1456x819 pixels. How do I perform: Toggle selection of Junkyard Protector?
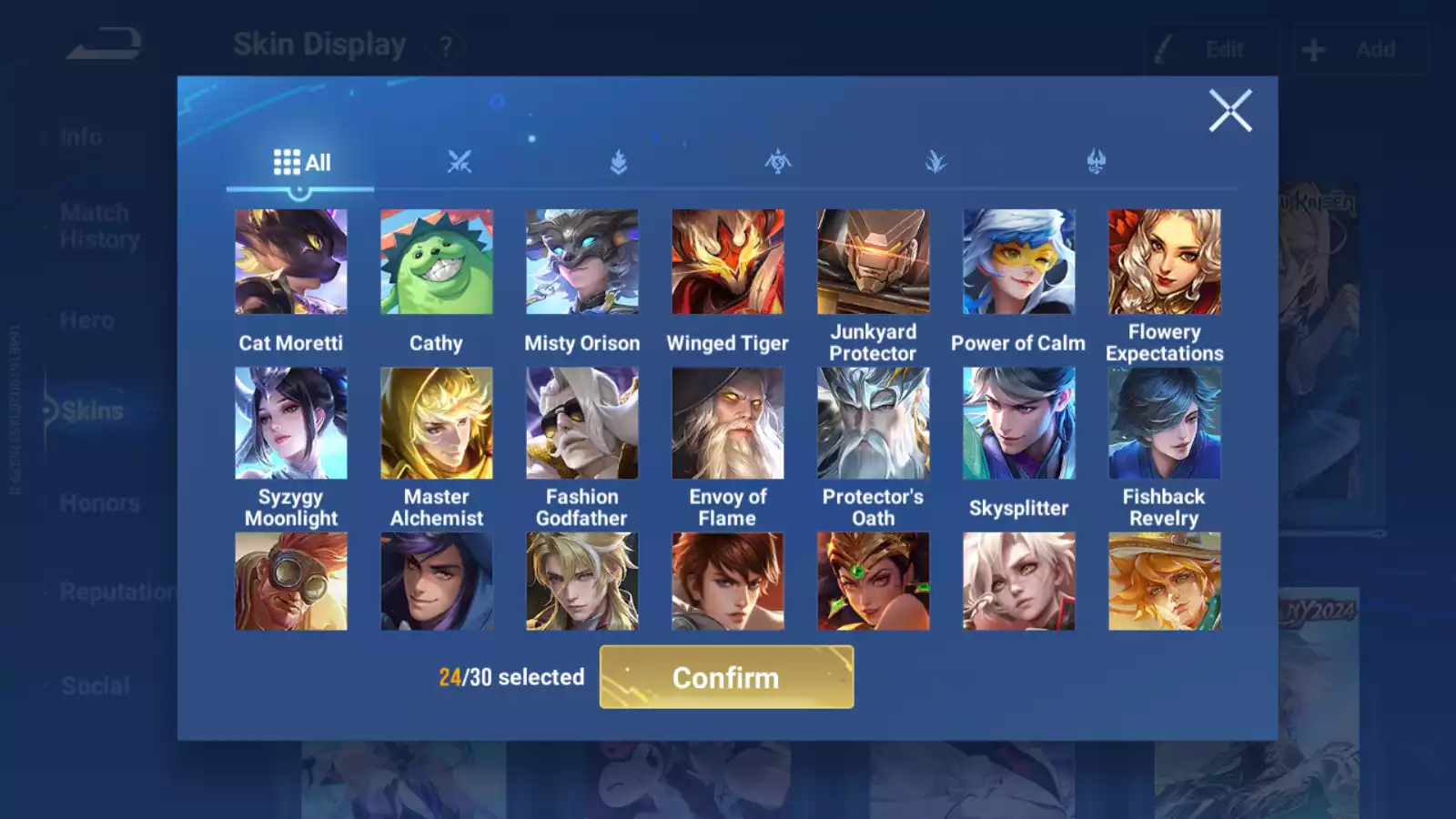pyautogui.click(x=873, y=261)
